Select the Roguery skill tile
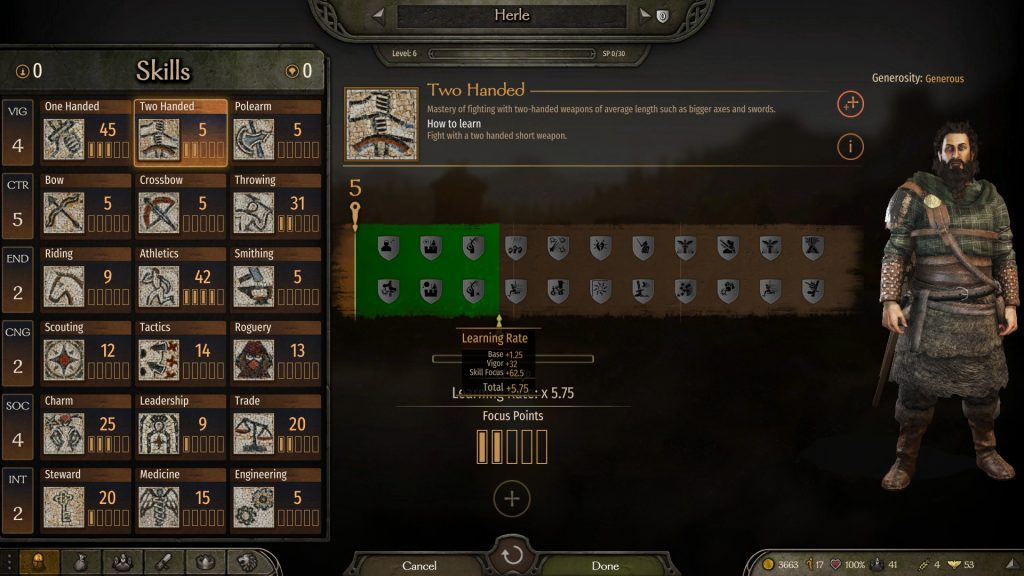The height and width of the screenshot is (576, 1024). coord(276,353)
